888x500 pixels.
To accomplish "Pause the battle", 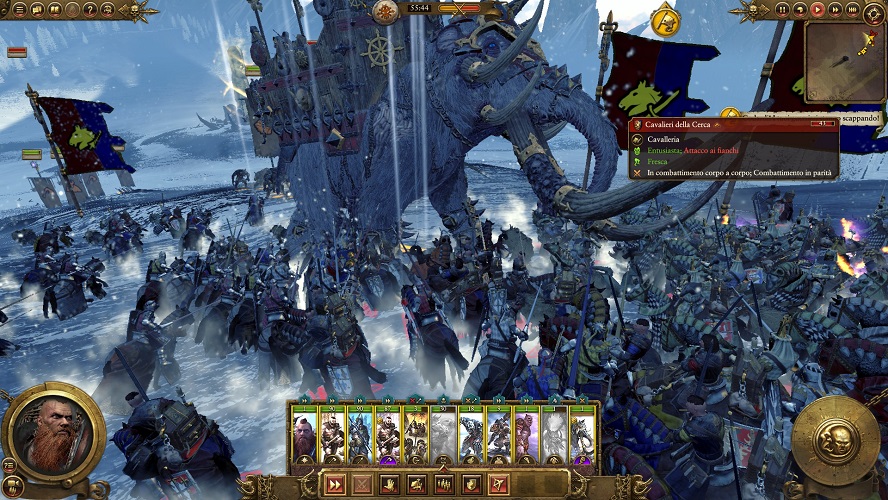I will (x=783, y=10).
